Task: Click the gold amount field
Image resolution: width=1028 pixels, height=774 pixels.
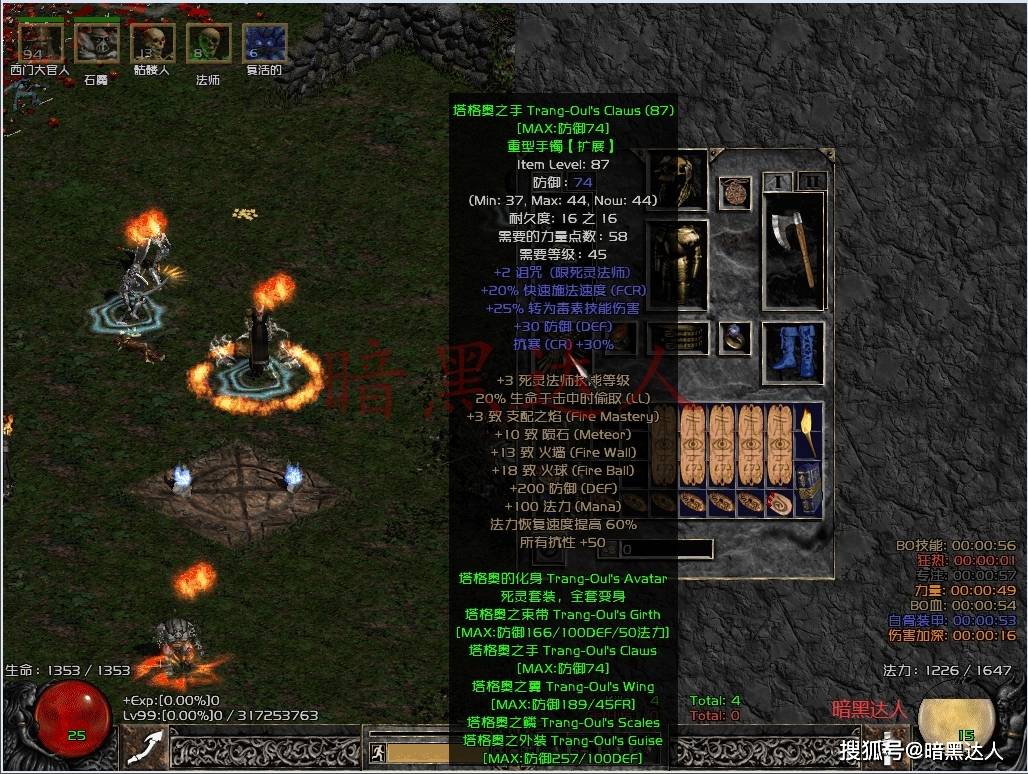Action: (665, 549)
